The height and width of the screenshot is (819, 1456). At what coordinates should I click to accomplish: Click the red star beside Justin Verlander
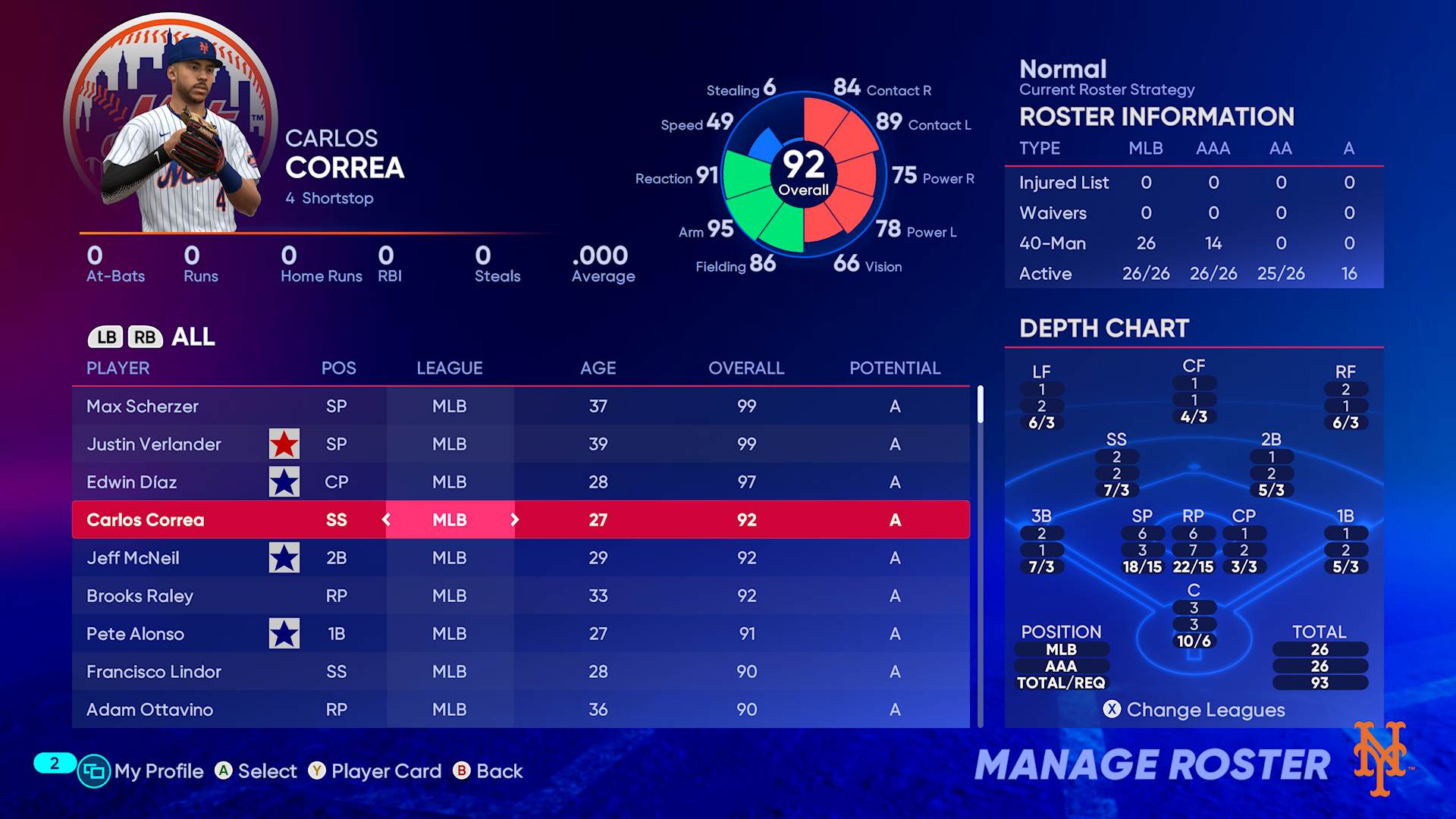point(284,444)
